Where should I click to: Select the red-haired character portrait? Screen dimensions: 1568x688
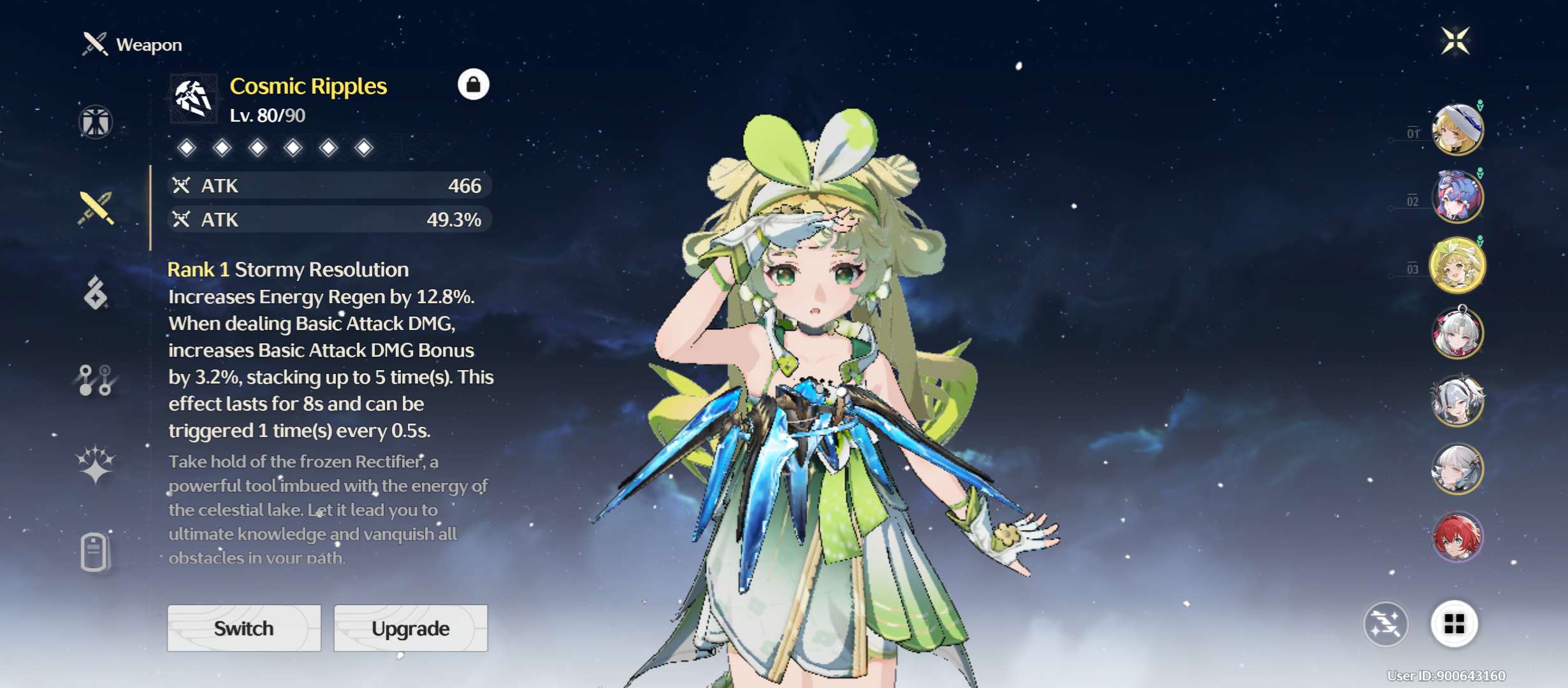[1457, 537]
